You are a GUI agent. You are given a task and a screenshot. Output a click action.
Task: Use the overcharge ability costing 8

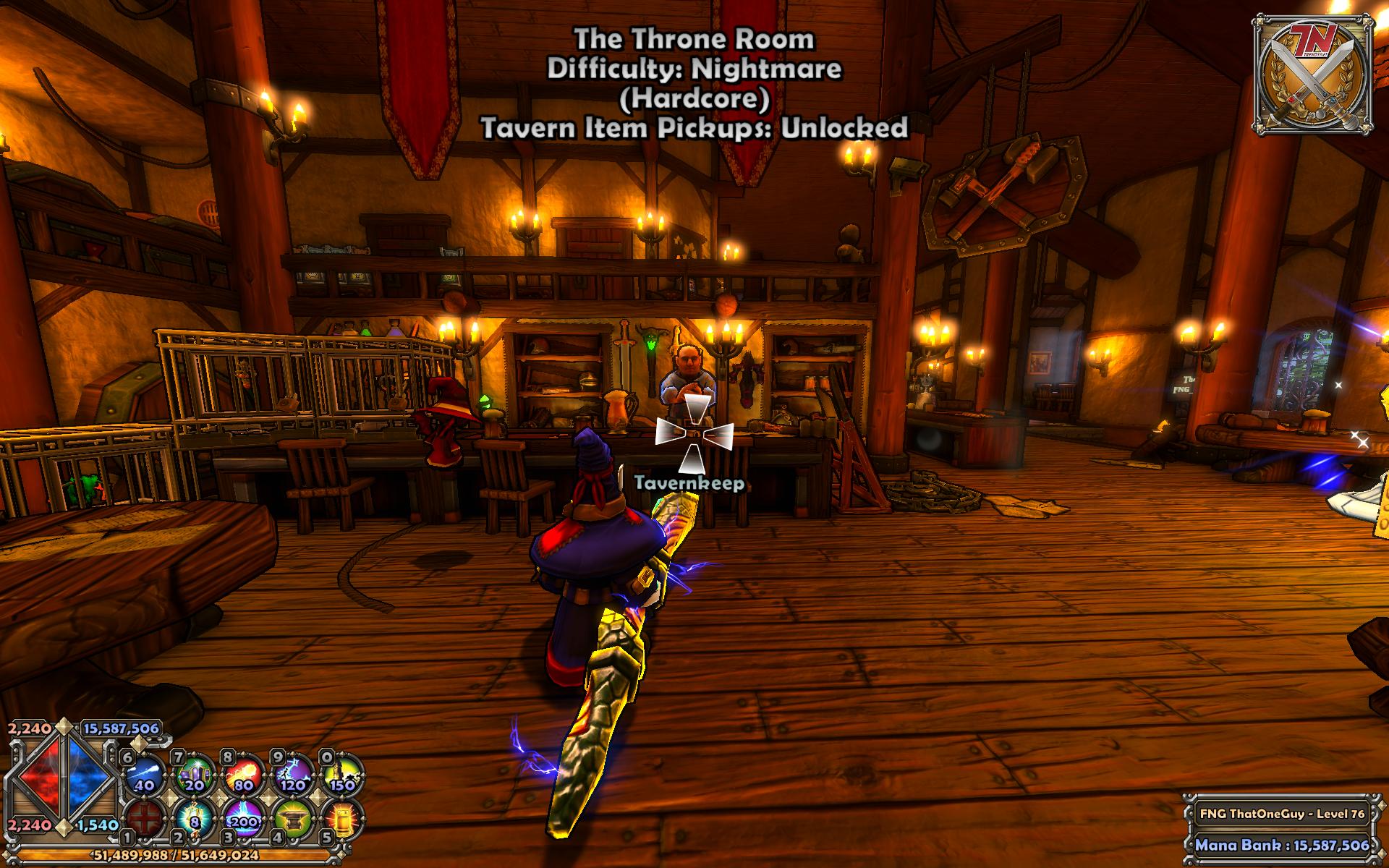(194, 819)
